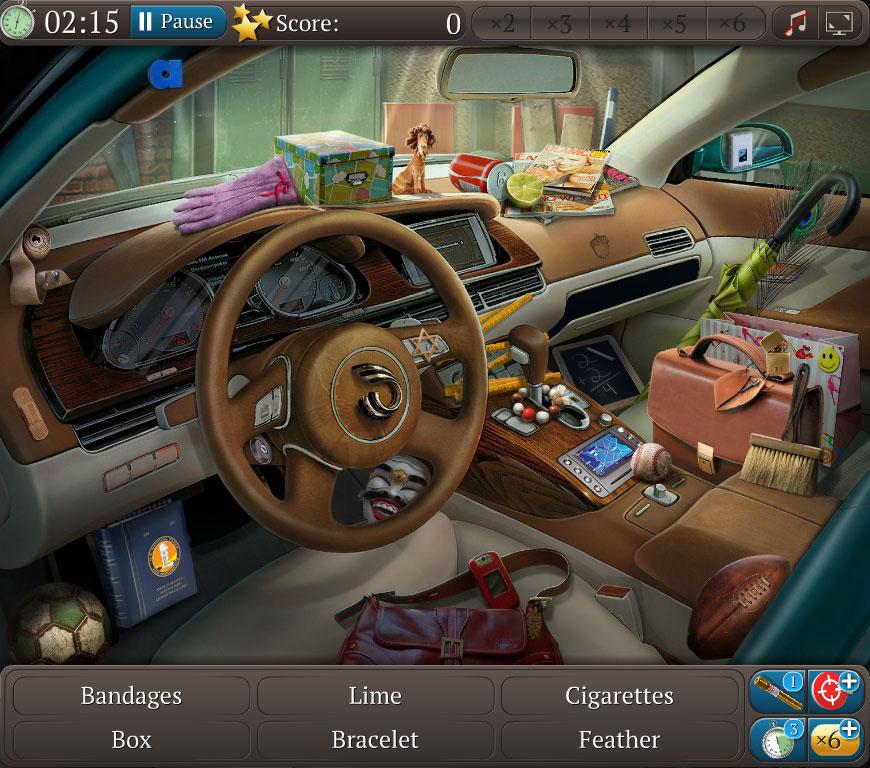This screenshot has width=870, height=768.
Task: Select the Bandages entry in the item list
Action: coord(131,695)
